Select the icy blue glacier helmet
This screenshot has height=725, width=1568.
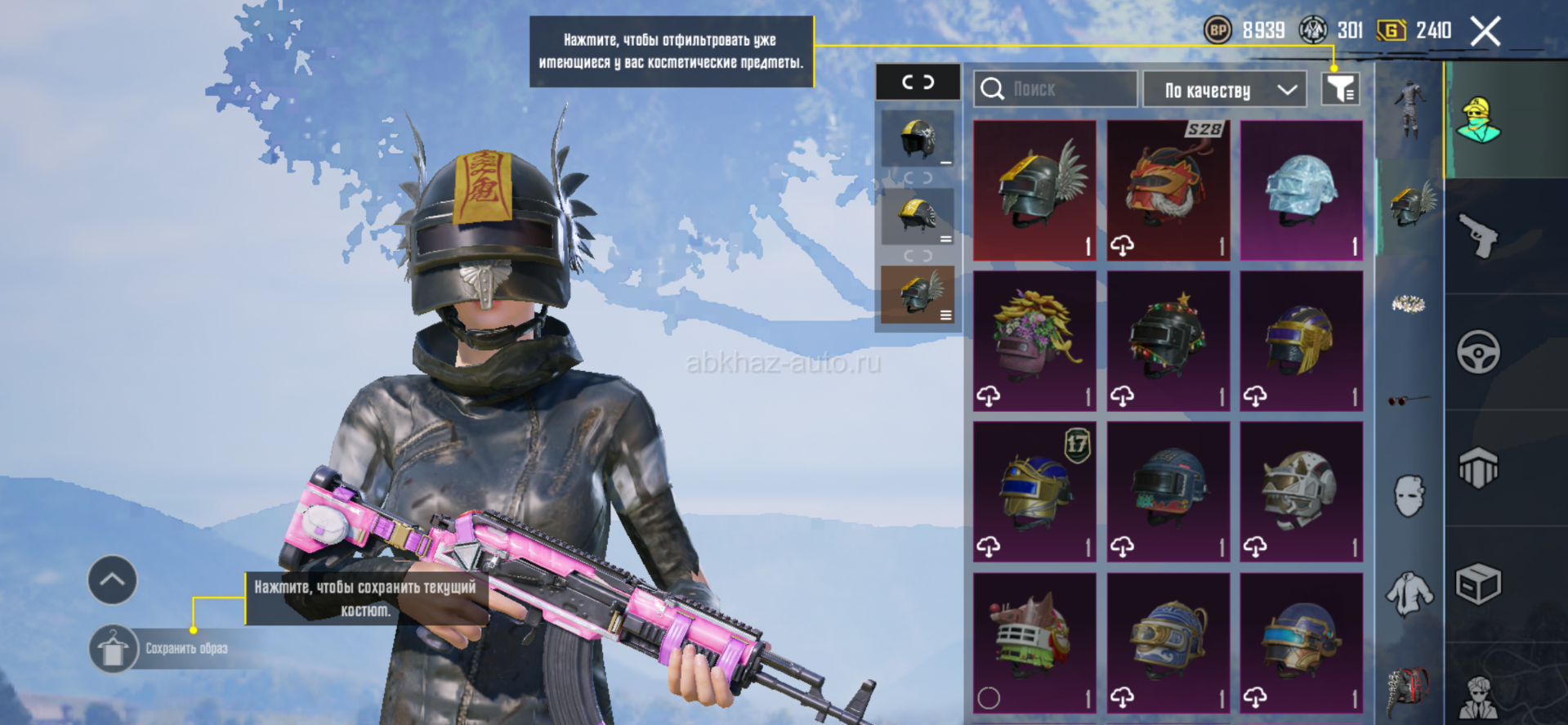(x=1301, y=190)
